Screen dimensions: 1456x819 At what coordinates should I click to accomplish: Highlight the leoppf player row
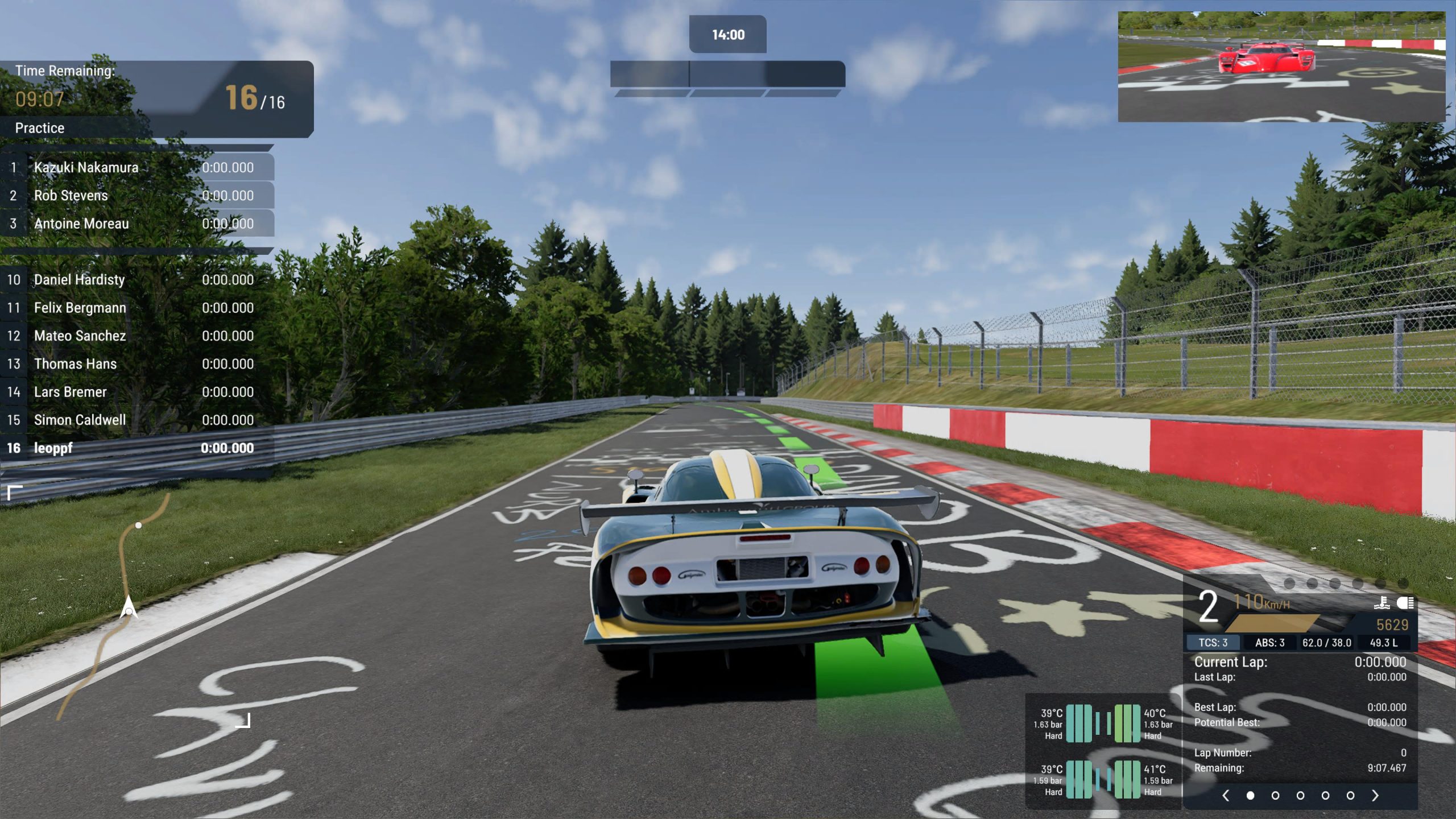(x=136, y=448)
